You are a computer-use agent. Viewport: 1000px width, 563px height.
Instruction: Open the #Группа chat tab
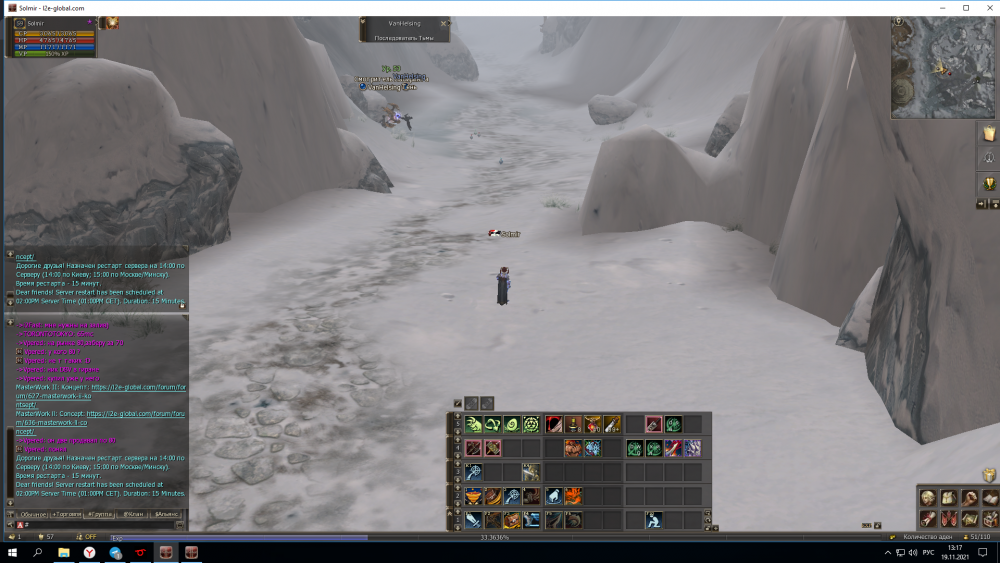pos(100,514)
